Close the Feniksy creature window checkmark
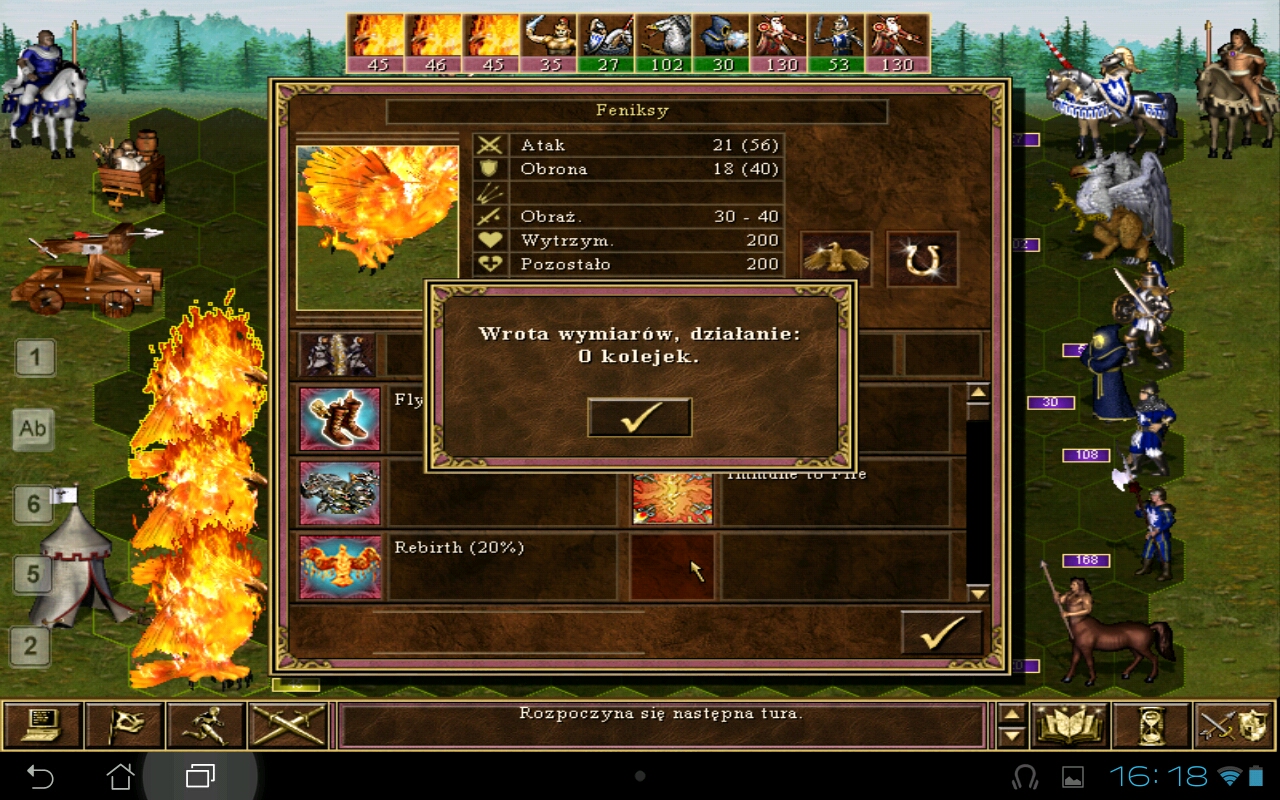Image resolution: width=1280 pixels, height=800 pixels. point(941,632)
